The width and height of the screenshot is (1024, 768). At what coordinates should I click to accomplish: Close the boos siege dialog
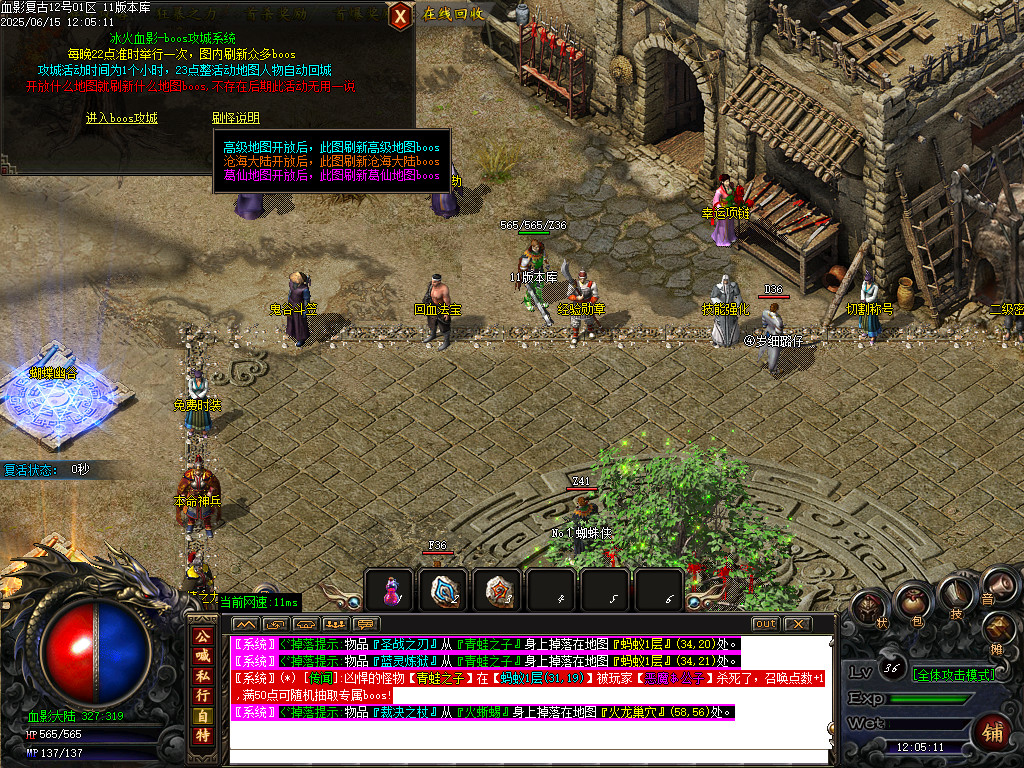point(400,15)
